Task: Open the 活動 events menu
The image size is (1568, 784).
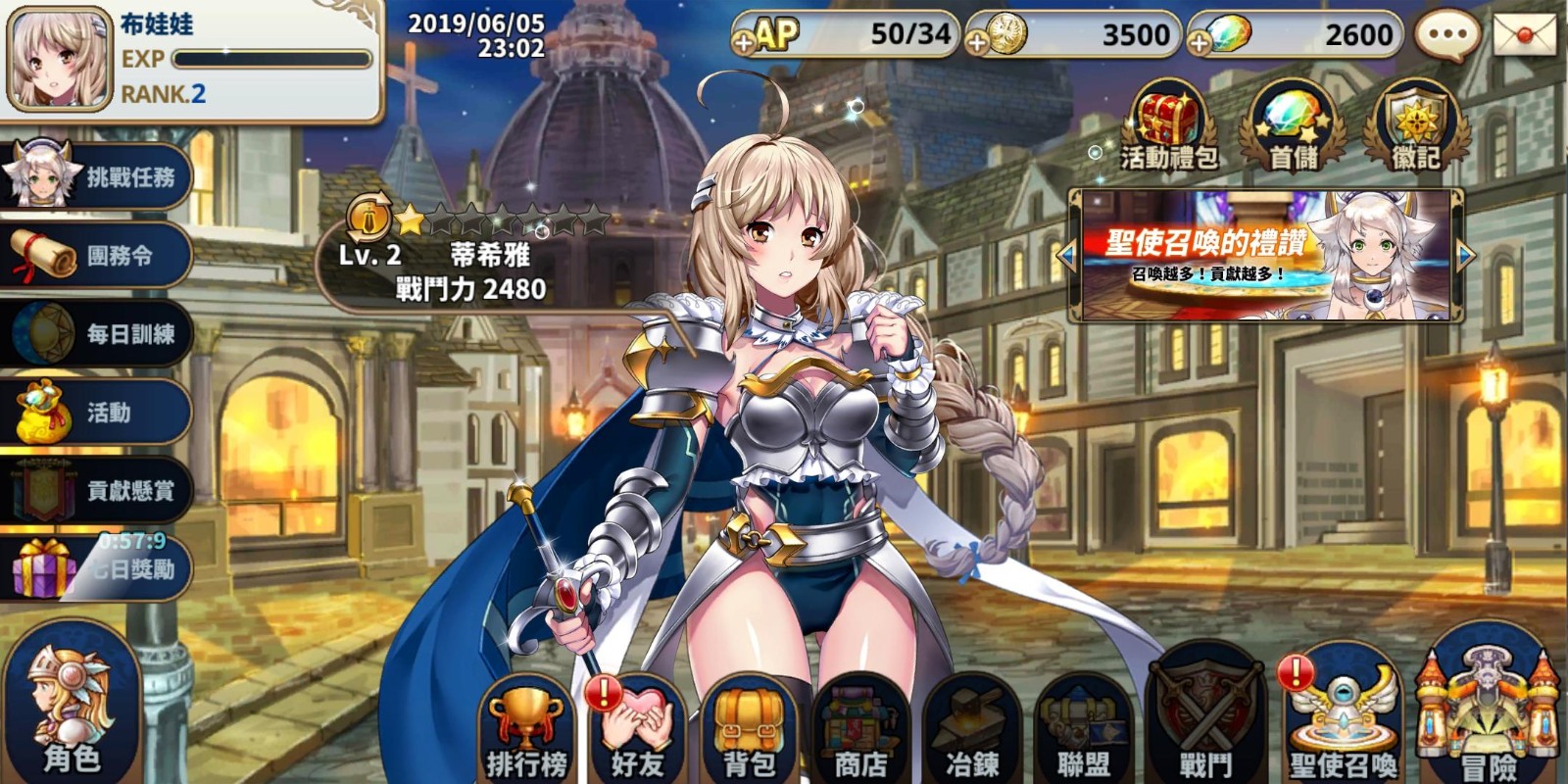Action: pyautogui.click(x=96, y=413)
